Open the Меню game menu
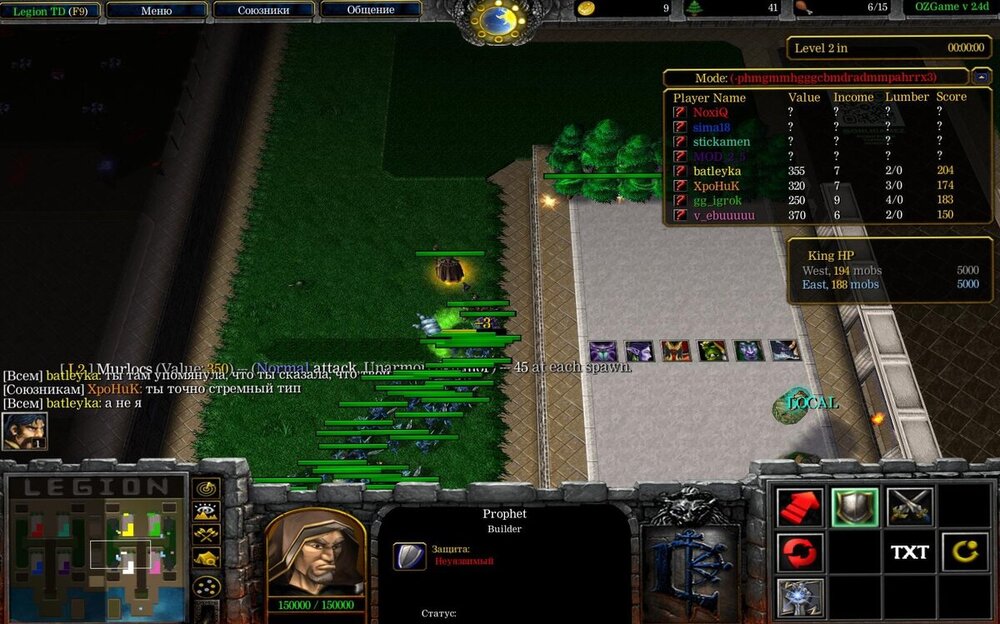The height and width of the screenshot is (624, 1000). 156,10
